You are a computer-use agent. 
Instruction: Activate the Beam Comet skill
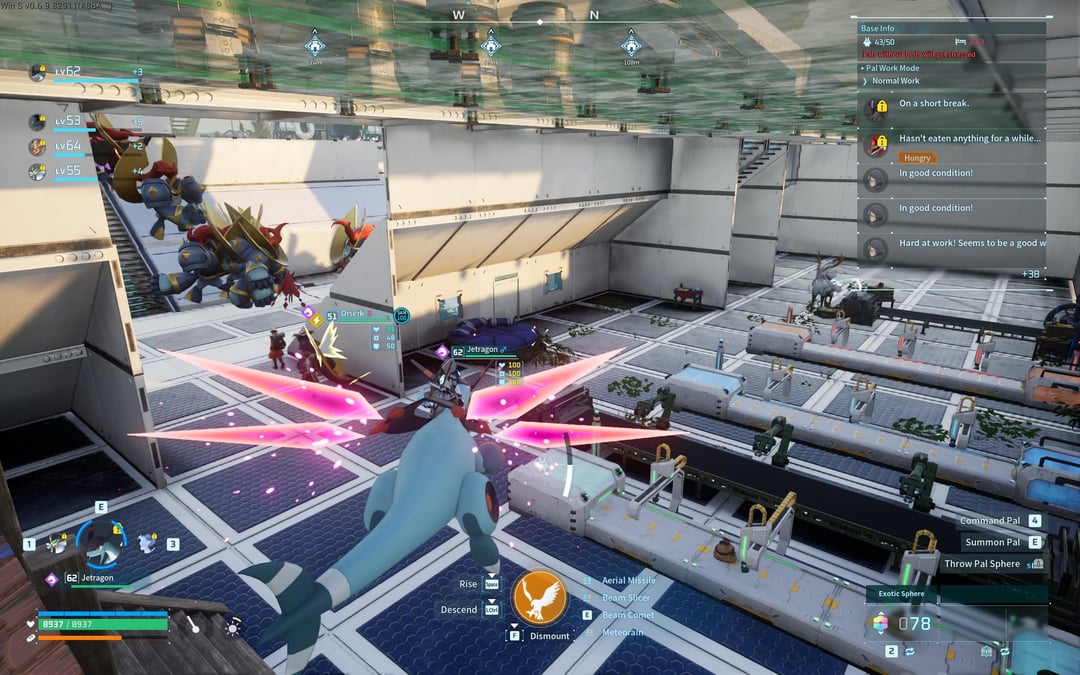coord(627,615)
